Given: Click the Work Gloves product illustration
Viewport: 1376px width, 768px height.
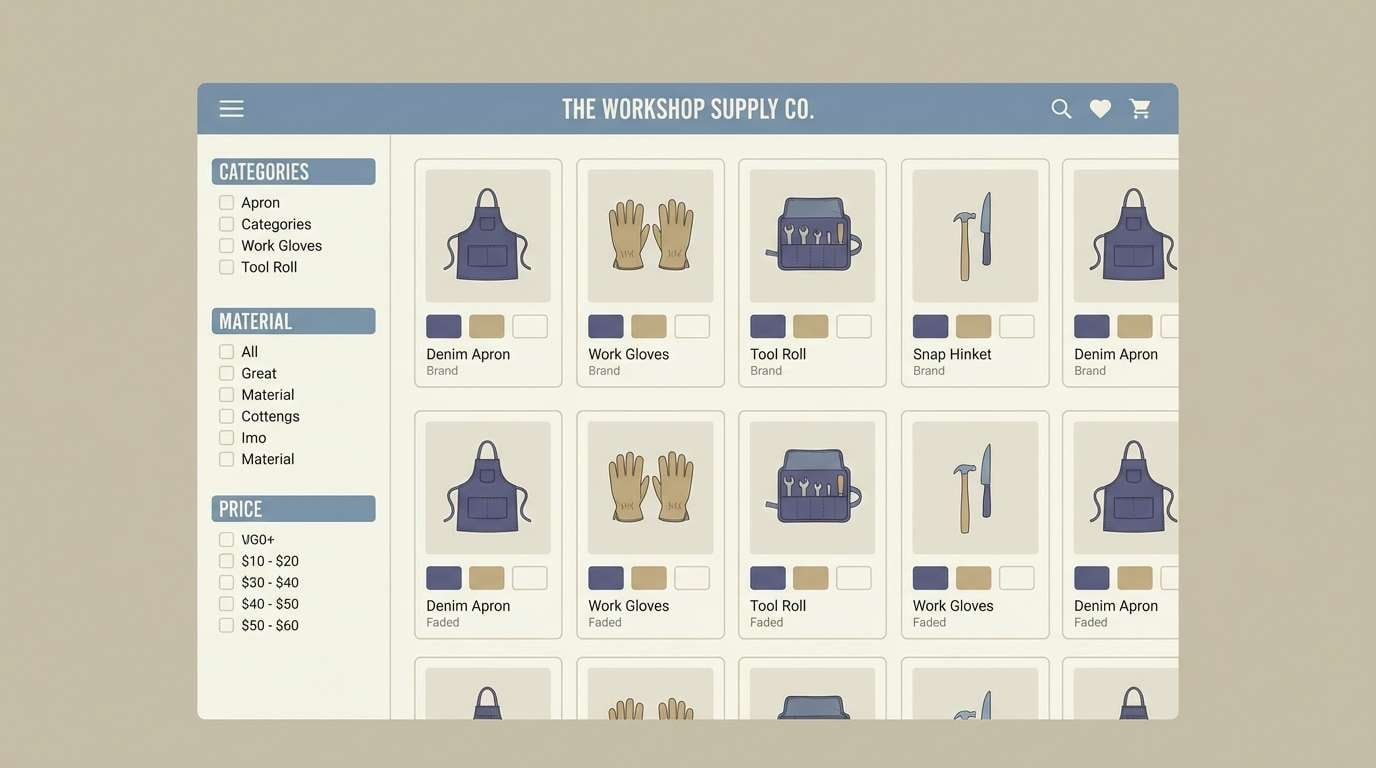Looking at the screenshot, I should [649, 235].
